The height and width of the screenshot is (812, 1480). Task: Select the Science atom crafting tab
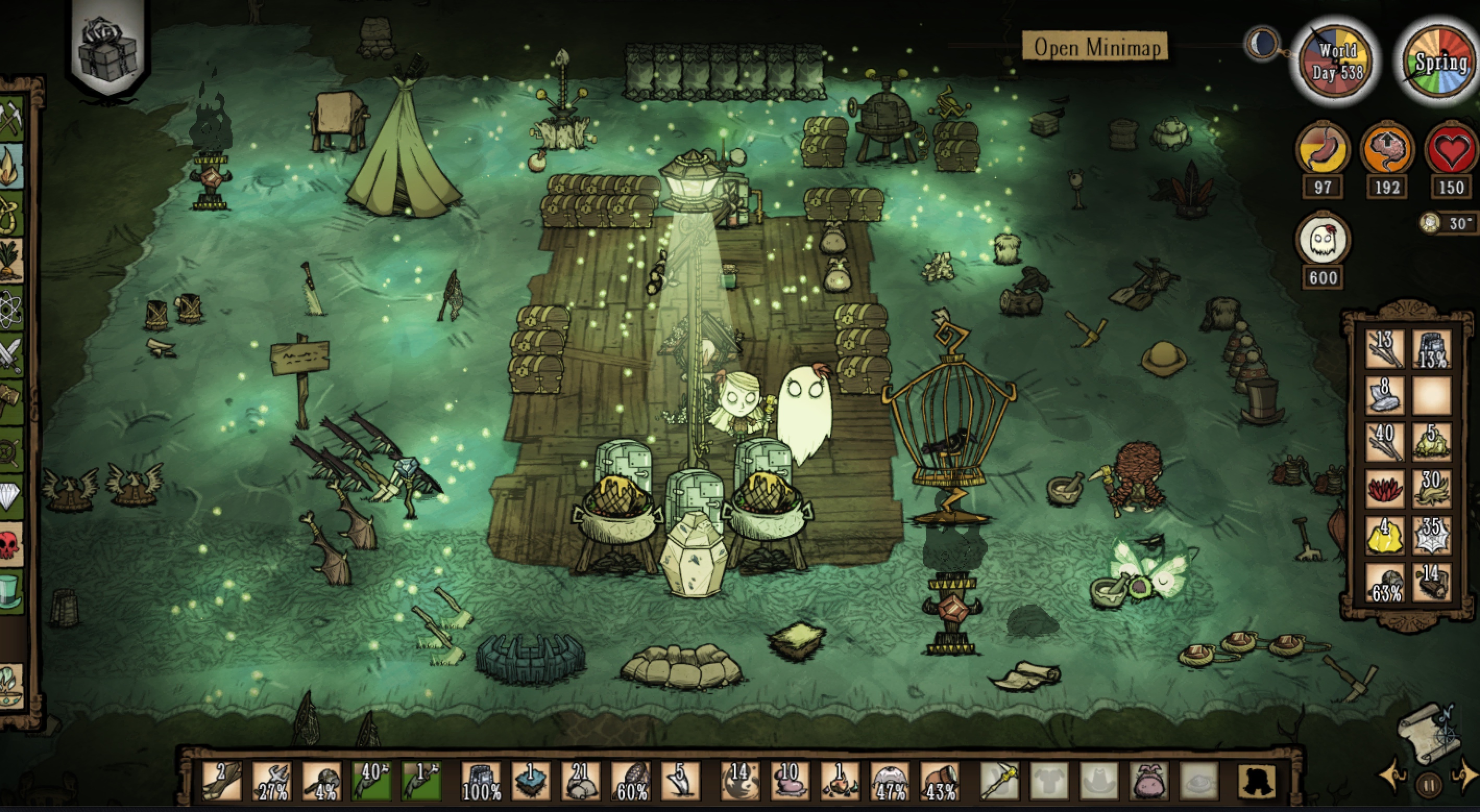tap(10, 309)
